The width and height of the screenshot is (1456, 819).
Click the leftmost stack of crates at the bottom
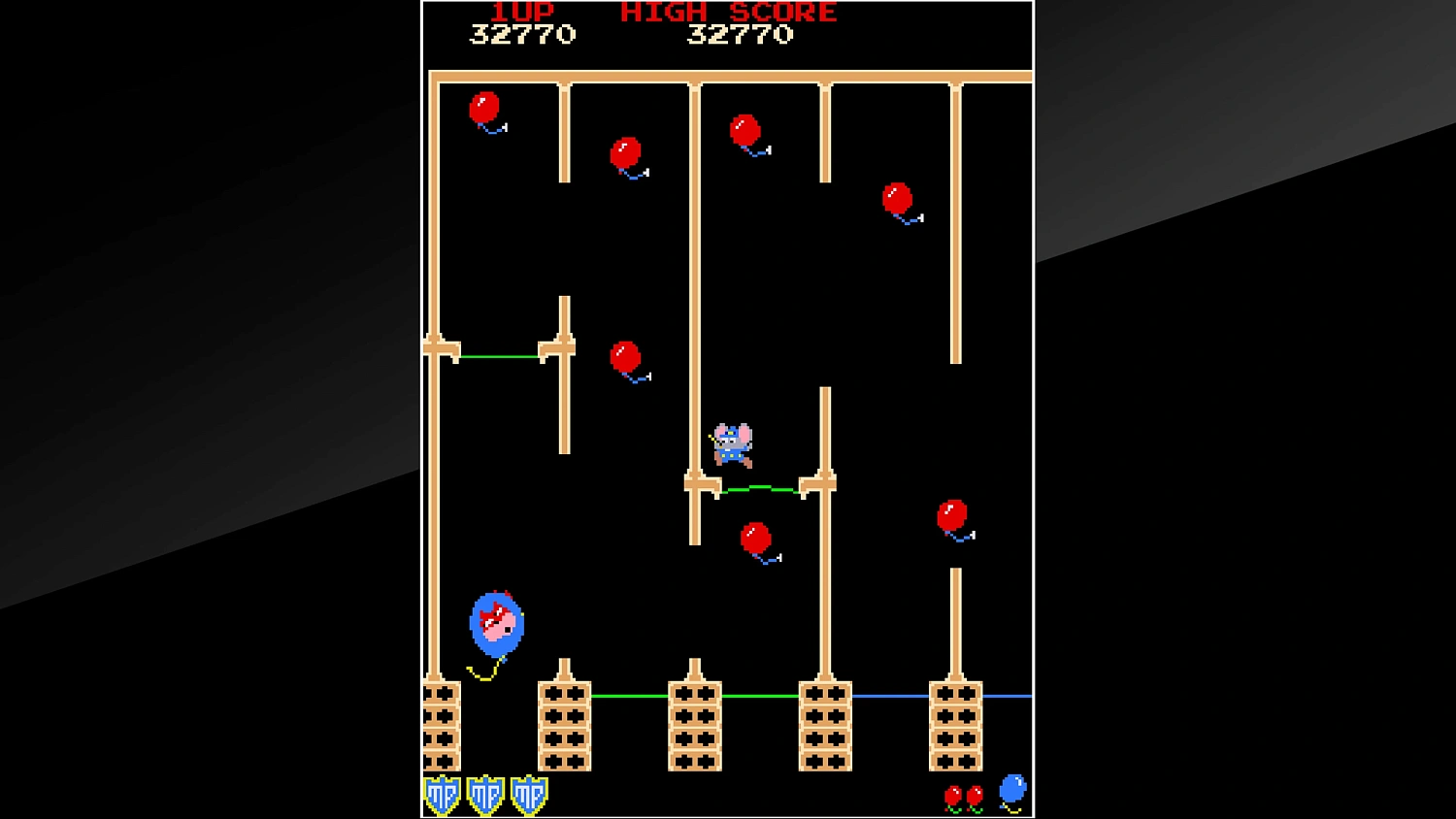[x=443, y=727]
